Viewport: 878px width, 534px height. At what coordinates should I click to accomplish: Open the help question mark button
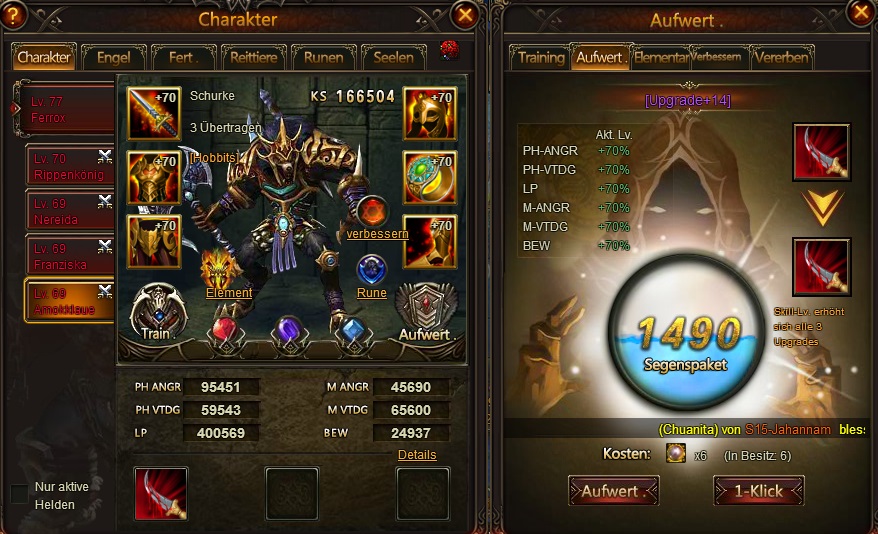13,14
